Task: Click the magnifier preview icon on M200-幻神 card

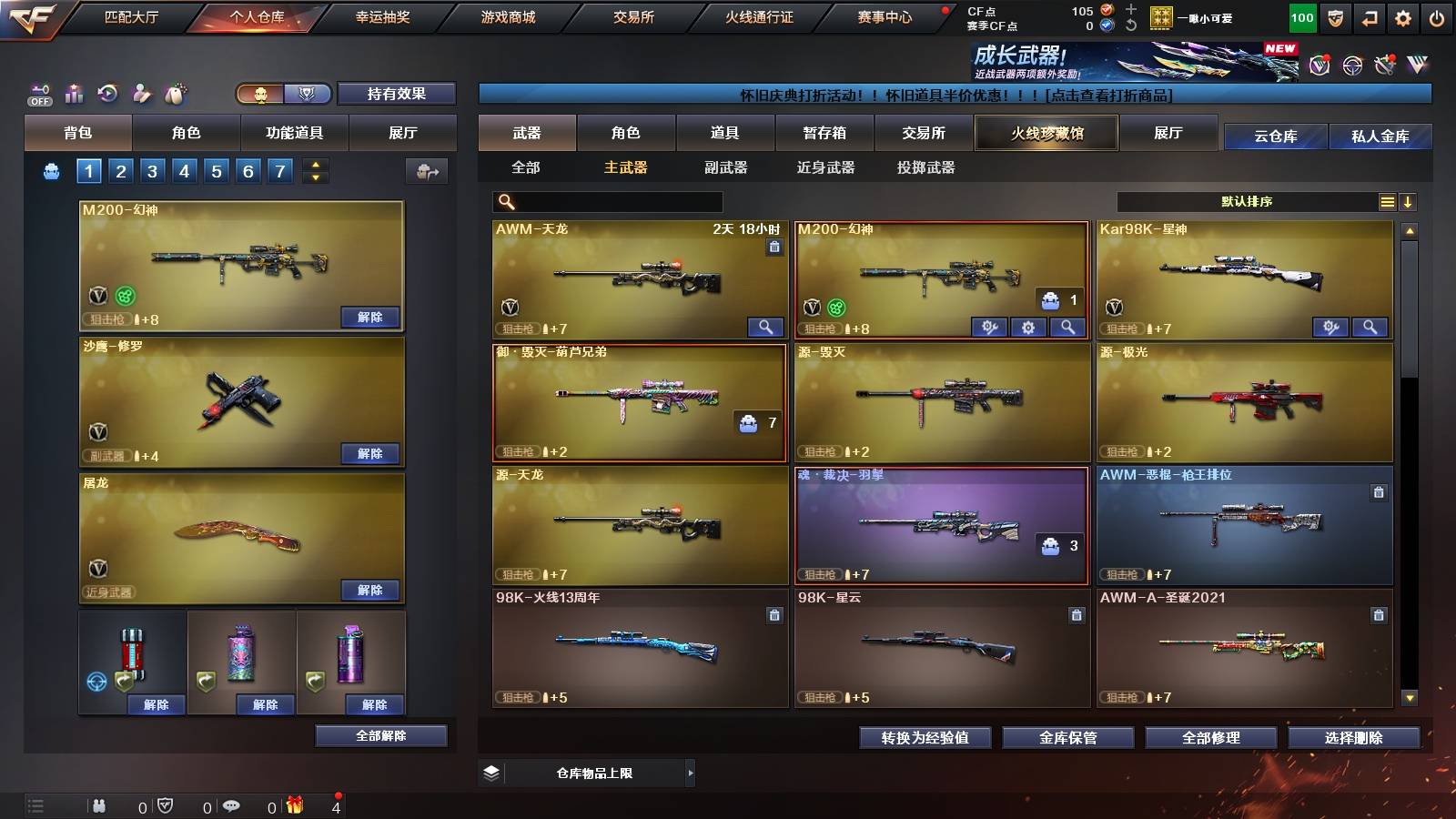Action: point(1067,326)
